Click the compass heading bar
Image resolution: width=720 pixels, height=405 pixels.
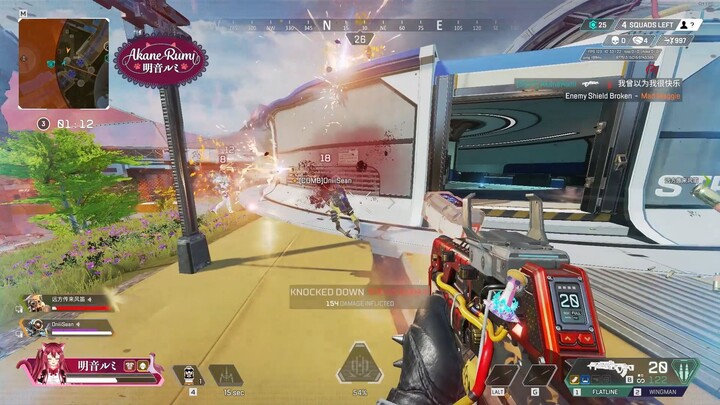[x=360, y=23]
